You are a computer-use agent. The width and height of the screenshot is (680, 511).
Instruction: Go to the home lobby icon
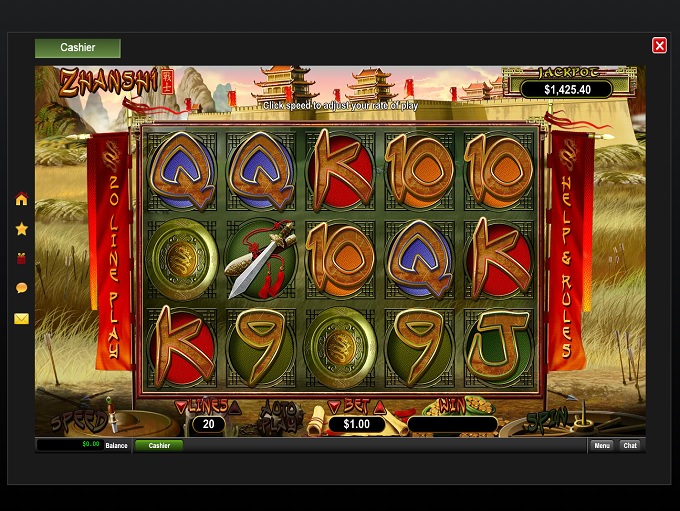click(21, 199)
